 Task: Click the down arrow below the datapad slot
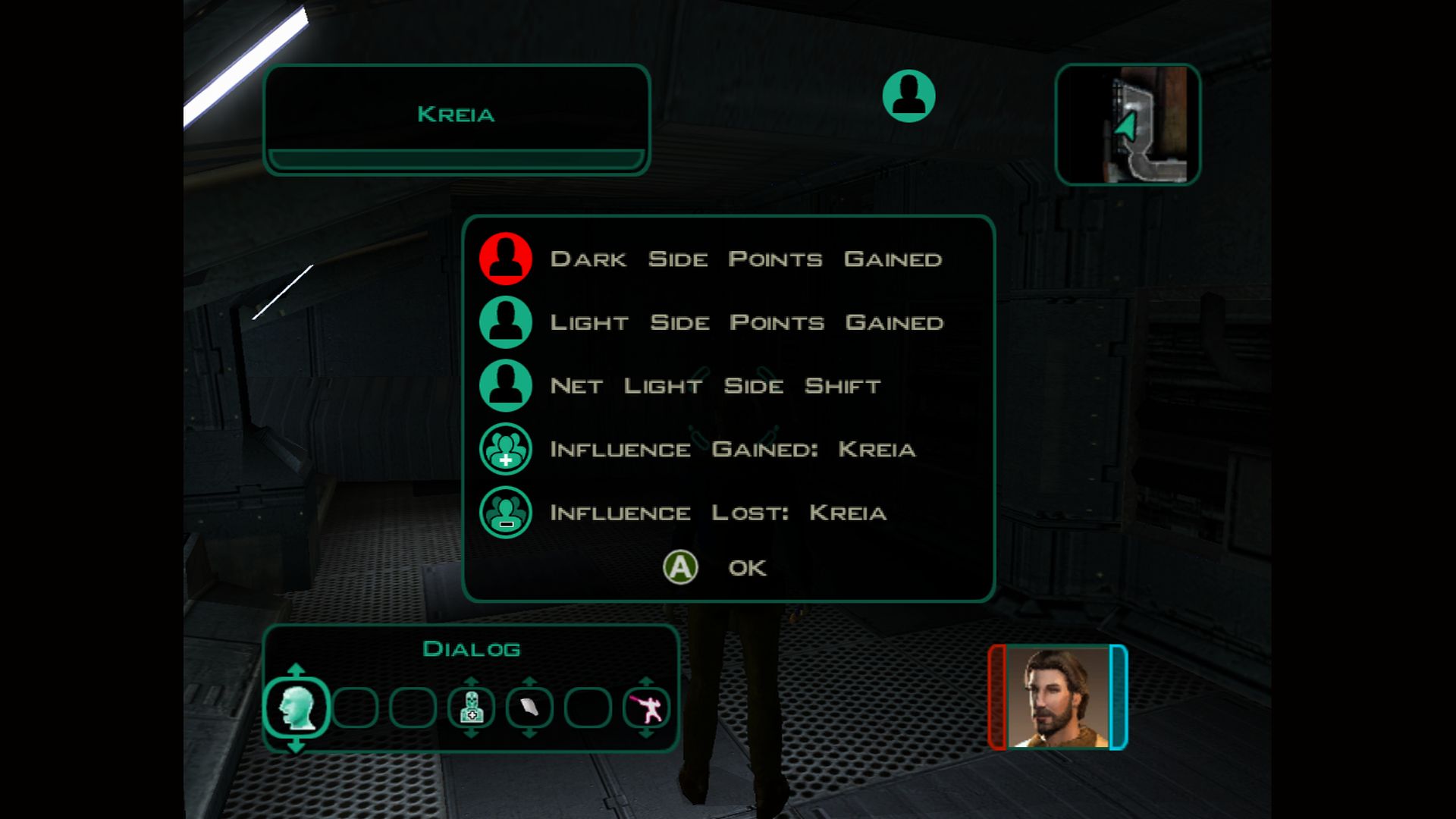(x=529, y=734)
